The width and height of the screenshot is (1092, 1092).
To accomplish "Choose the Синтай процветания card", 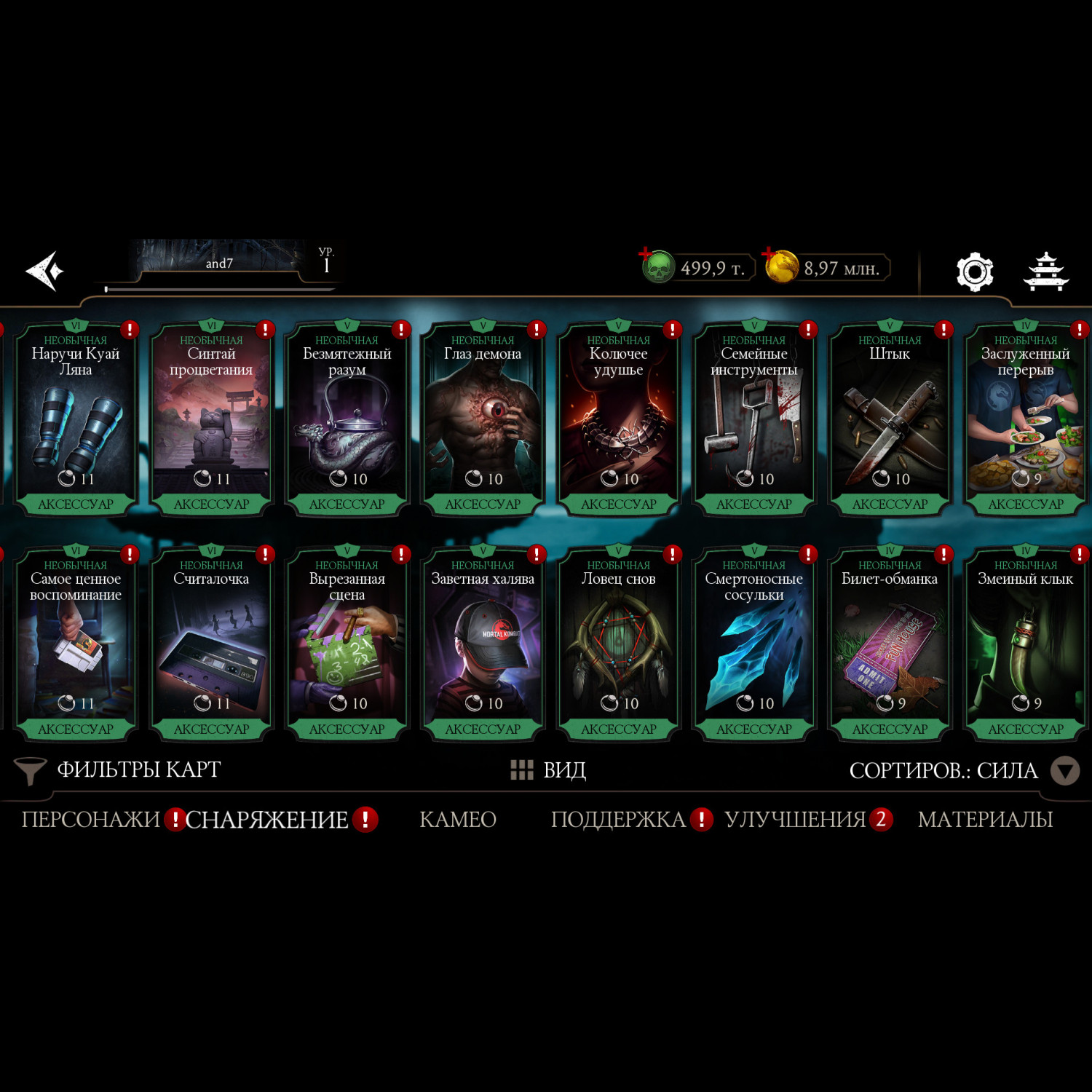I will coord(211,420).
